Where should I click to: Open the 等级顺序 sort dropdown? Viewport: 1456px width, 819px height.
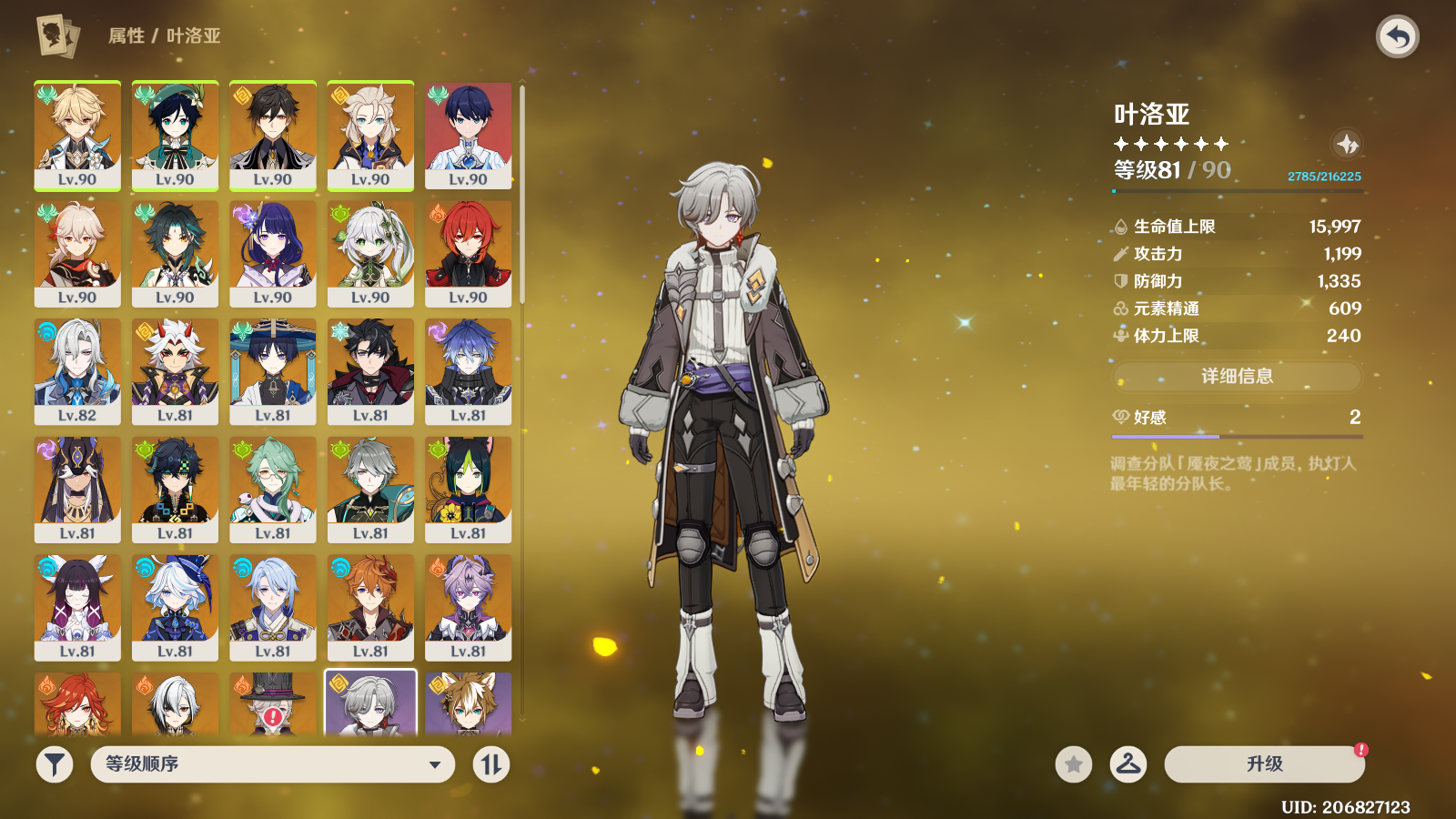[x=272, y=764]
